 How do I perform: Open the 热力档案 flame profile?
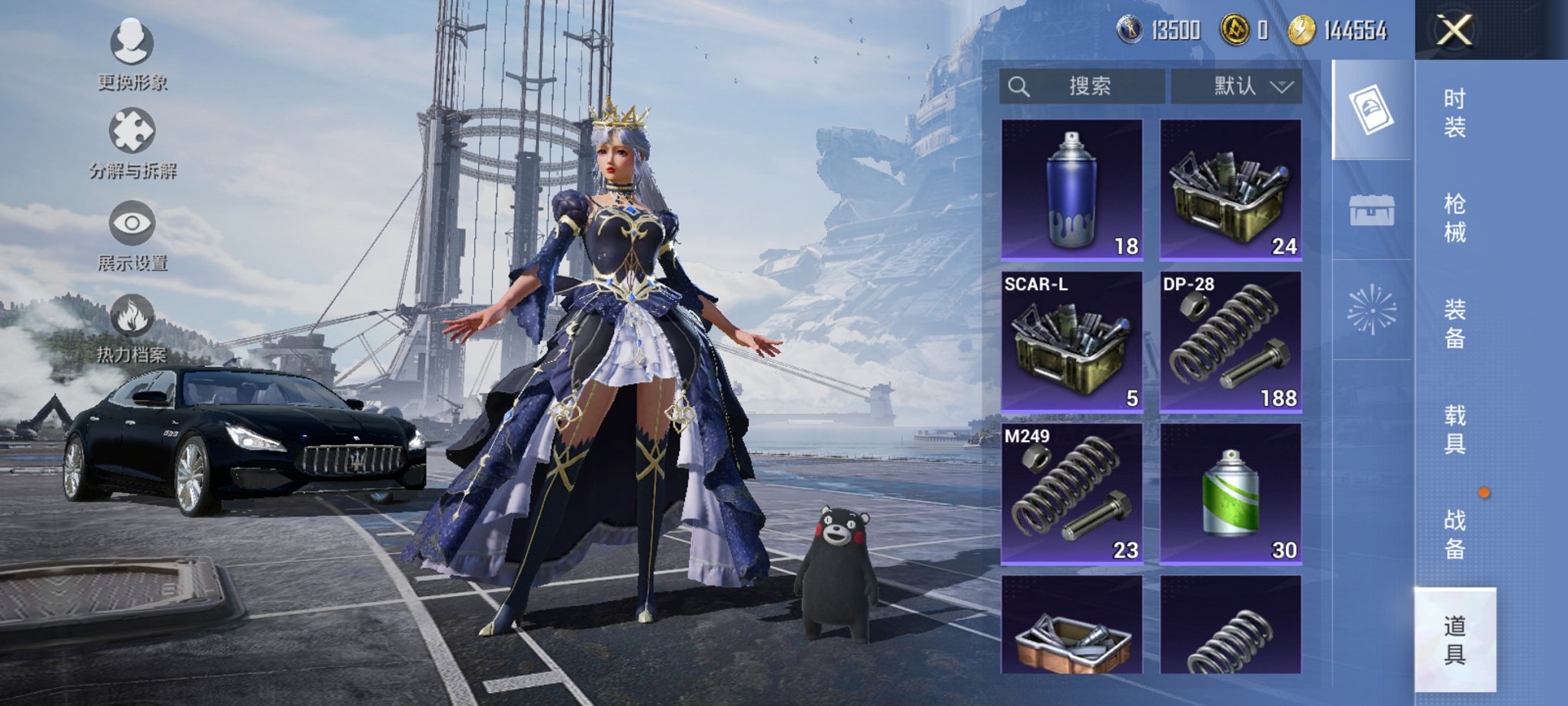pyautogui.click(x=132, y=328)
